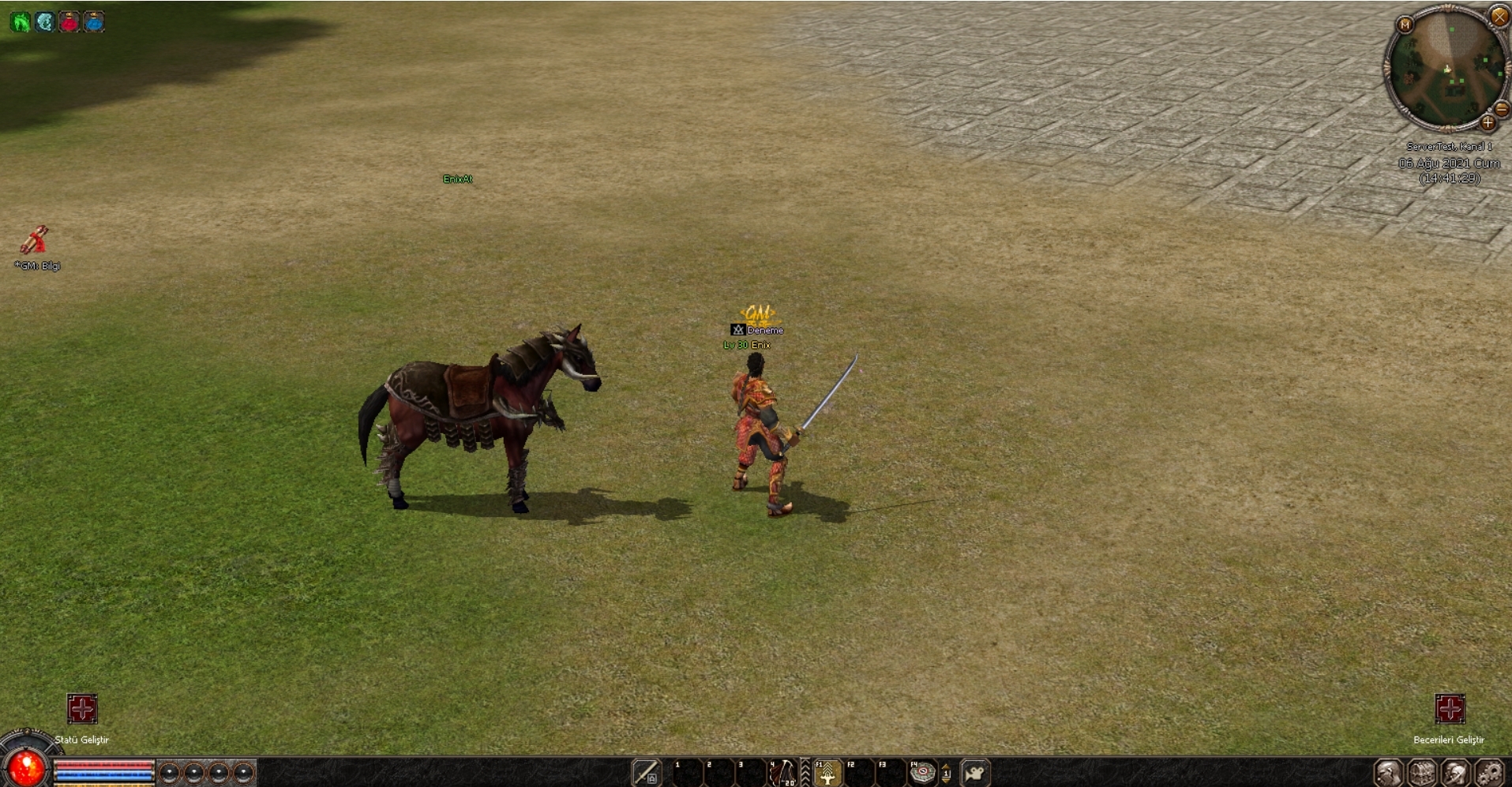Screen dimensions: 1512x787
Task: Select the green horse buff icon
Action: 20,22
